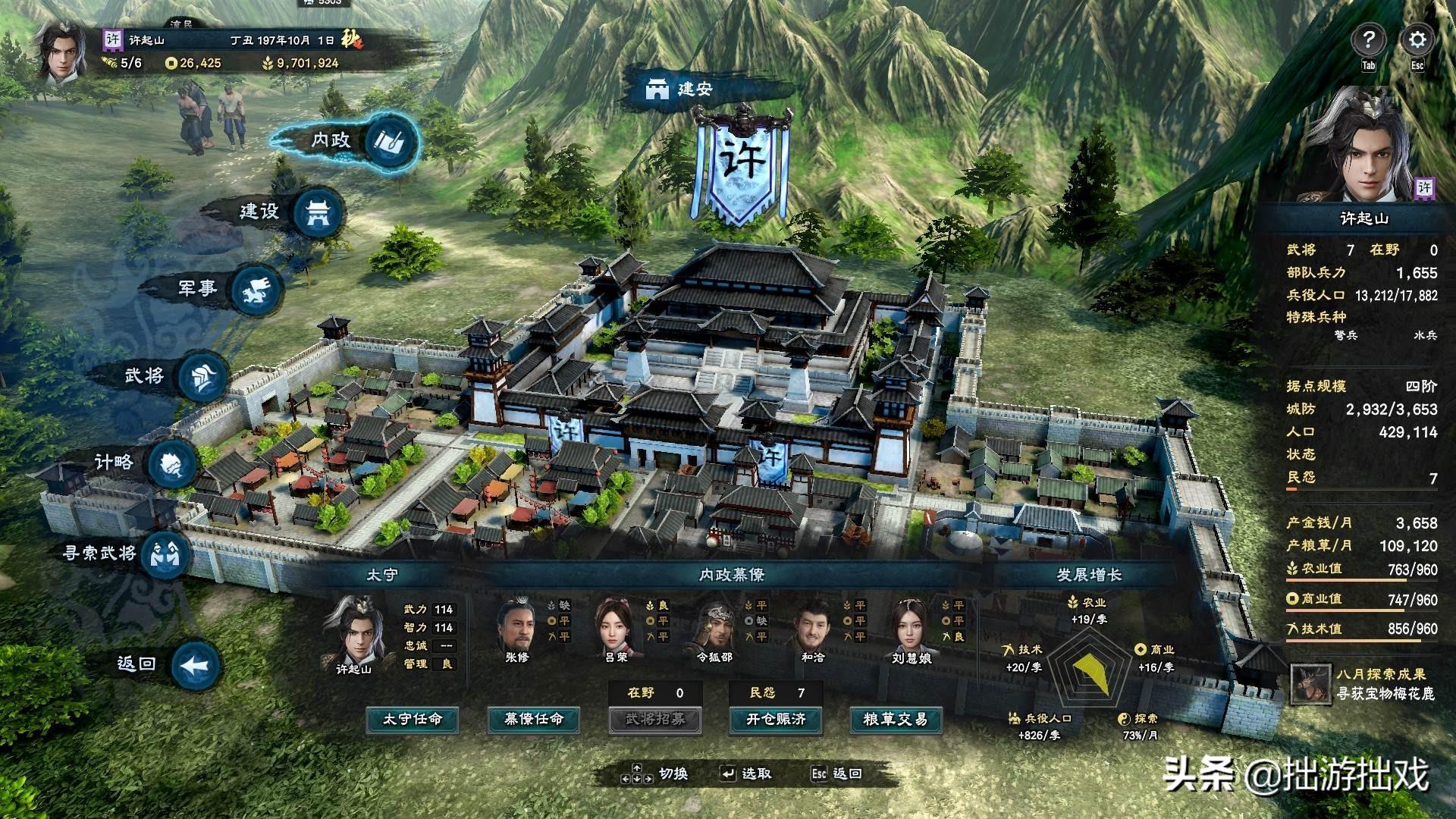Open the 军事 military menu
Screen dimensions: 1456x819
[256, 290]
